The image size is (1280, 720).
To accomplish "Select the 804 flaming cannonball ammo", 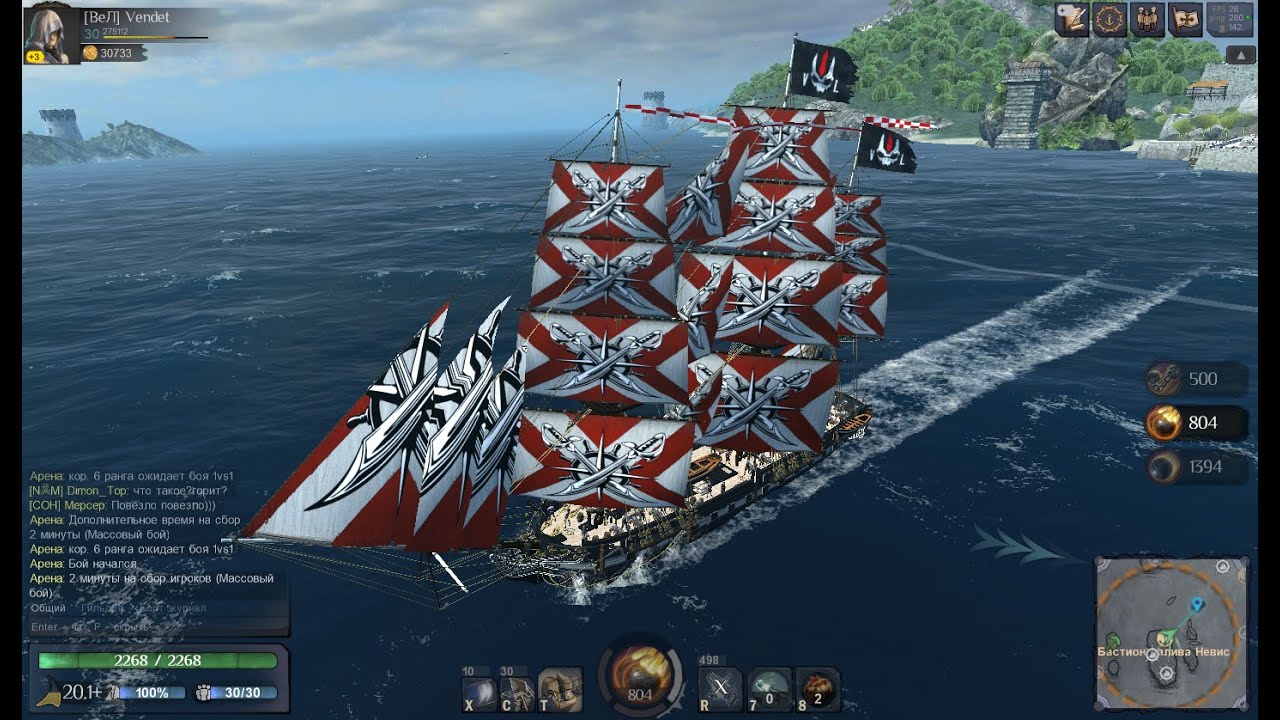I will coord(1165,423).
